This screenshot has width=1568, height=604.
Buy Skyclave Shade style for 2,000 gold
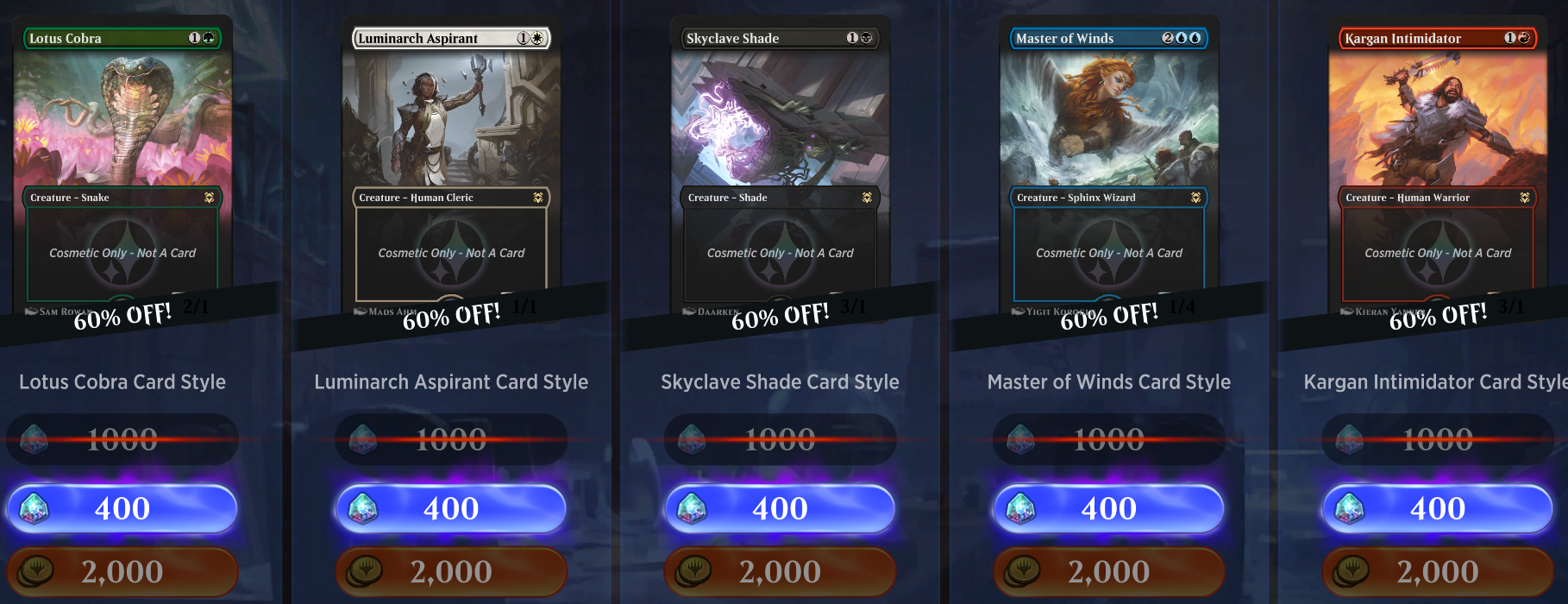(780, 571)
